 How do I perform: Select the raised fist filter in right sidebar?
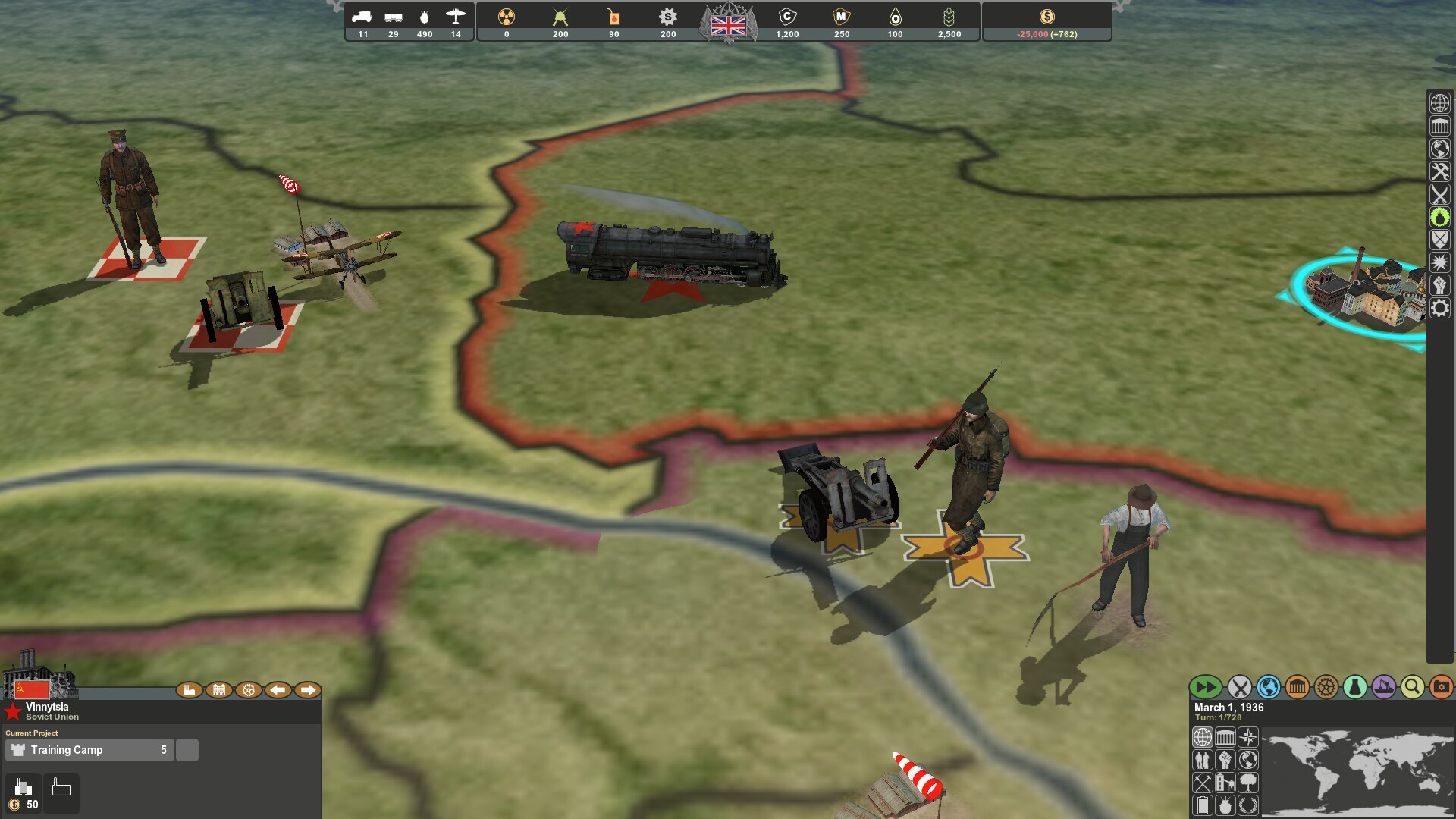pos(1439,286)
